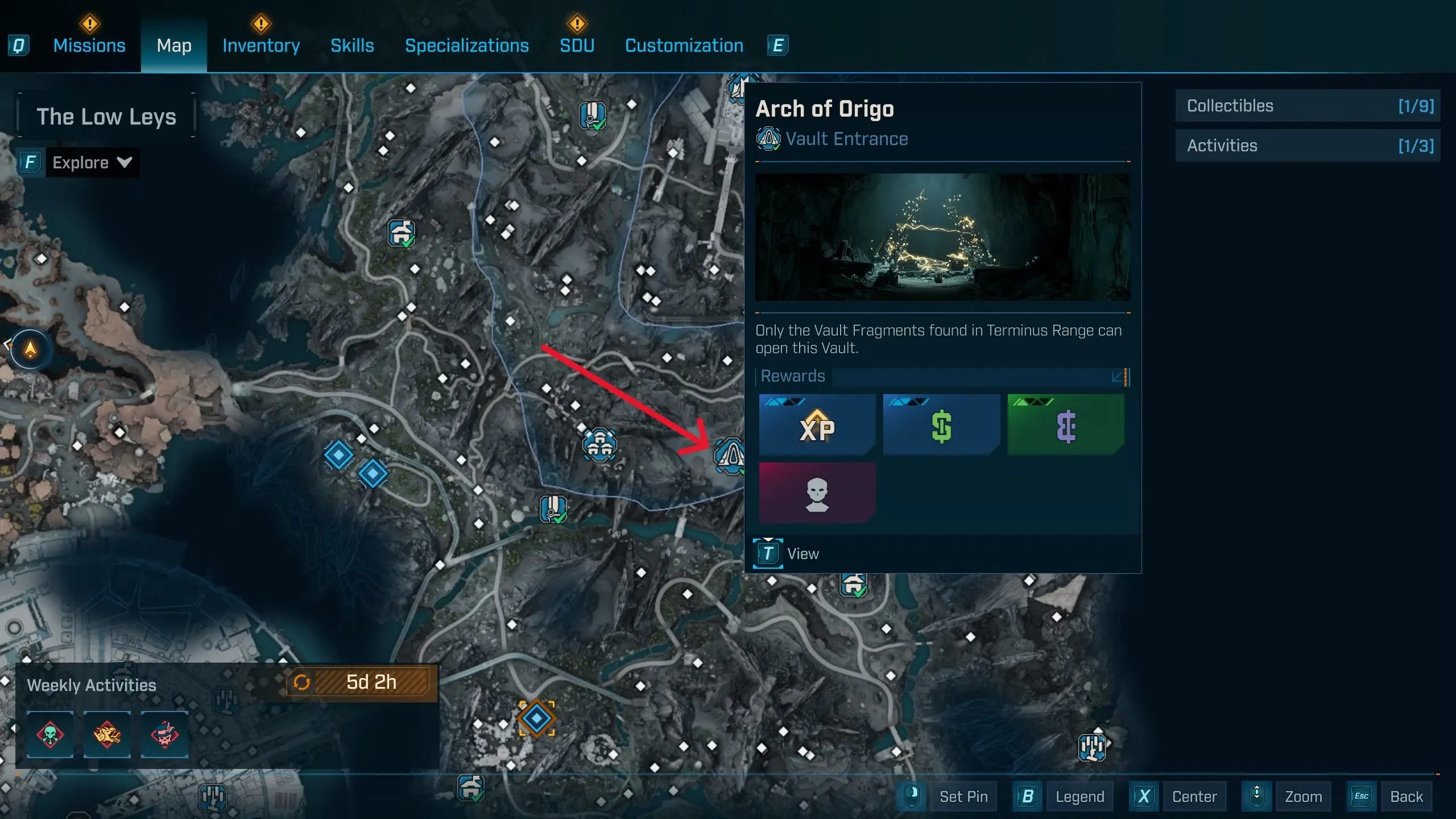Select the purple Eridium reward tile

(x=1065, y=425)
